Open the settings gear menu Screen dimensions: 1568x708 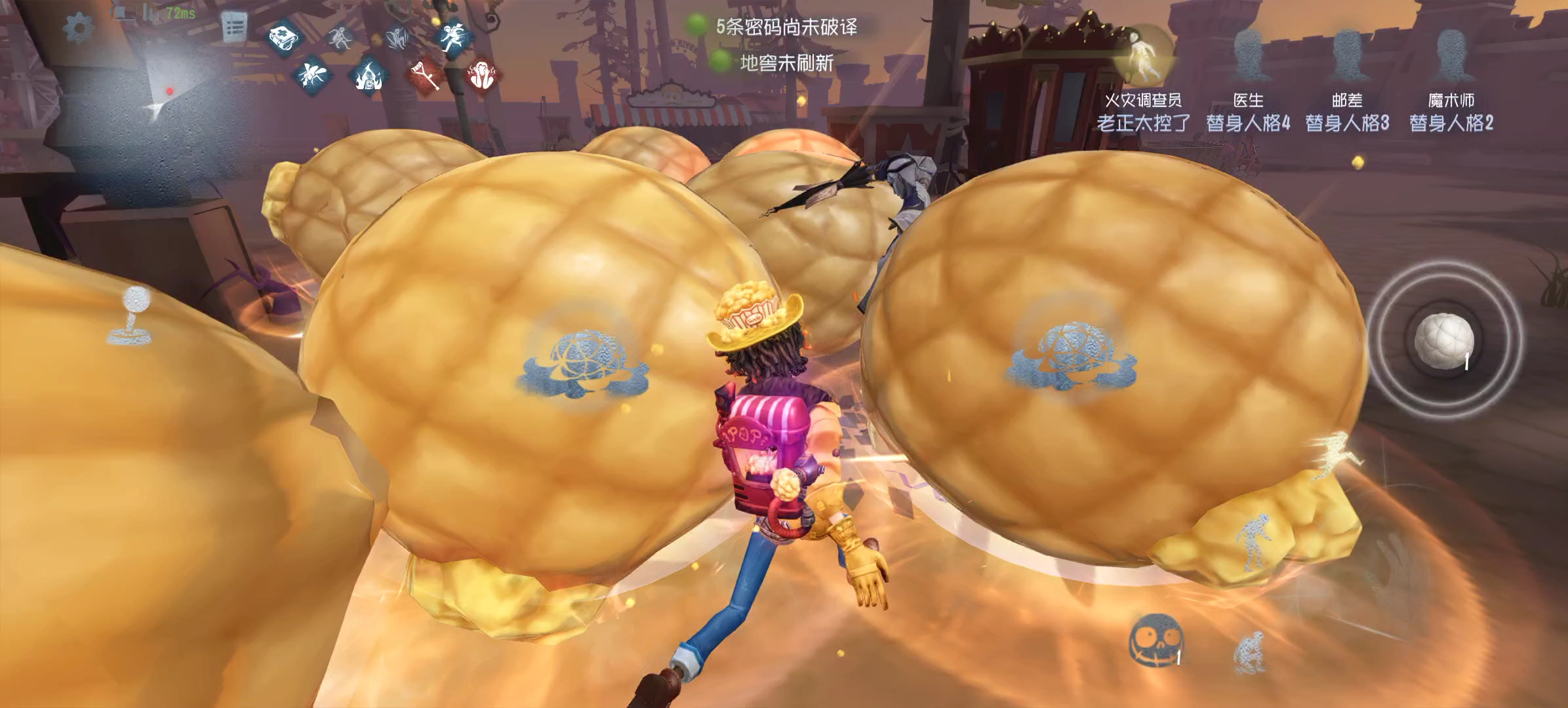point(77,28)
